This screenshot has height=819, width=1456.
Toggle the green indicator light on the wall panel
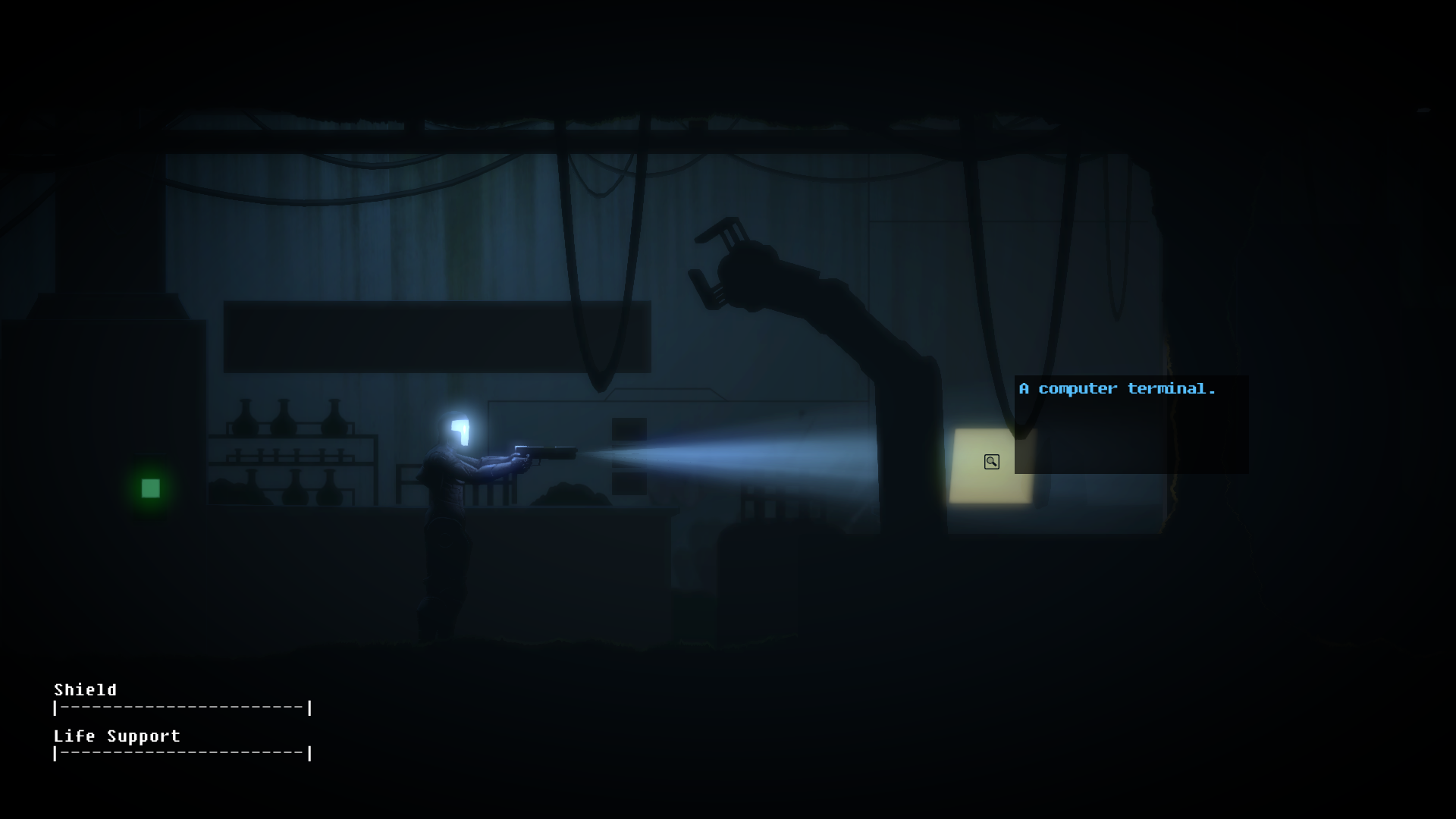(149, 488)
